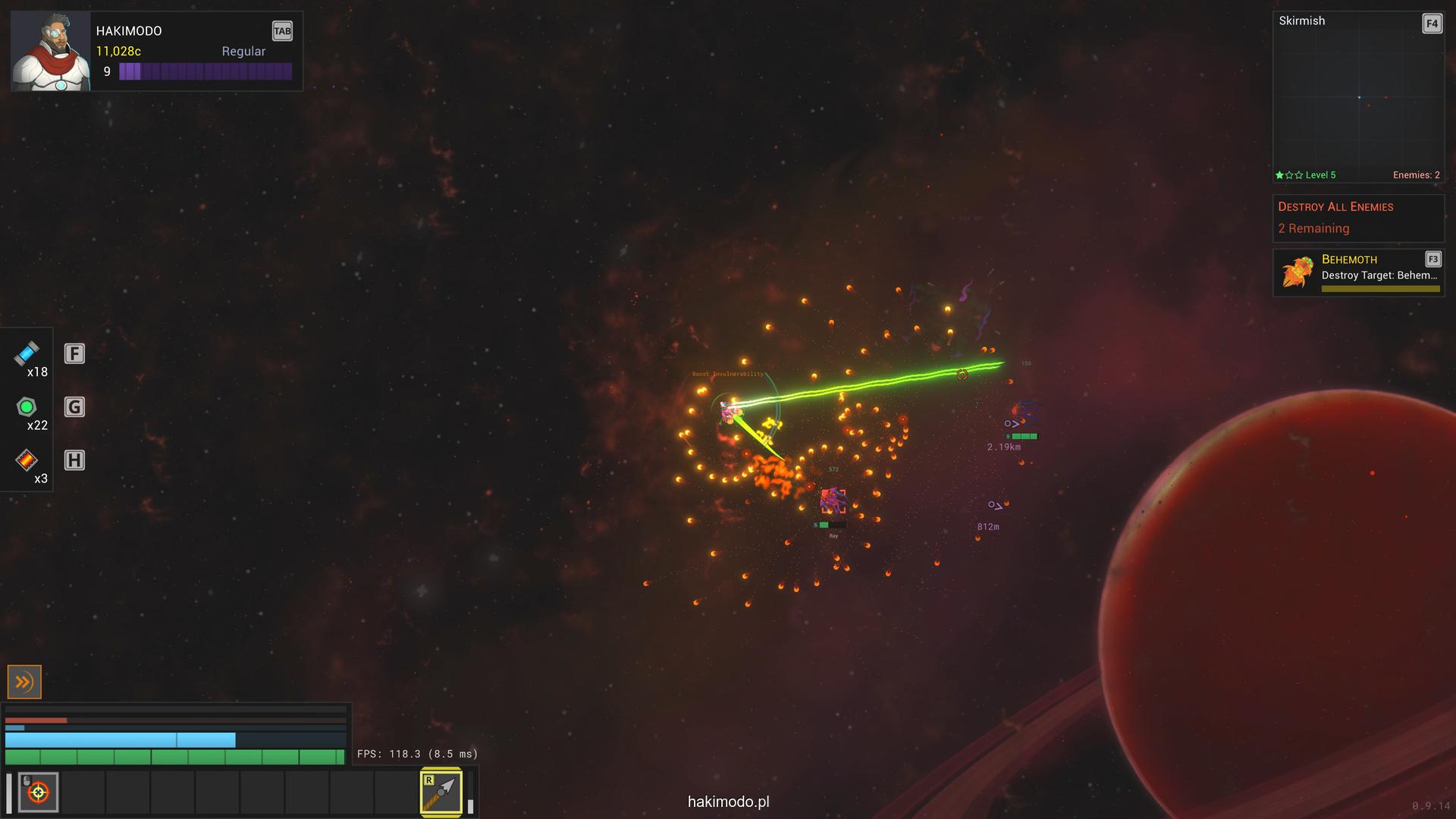Select the orange crosshair weapon slot

38,792
